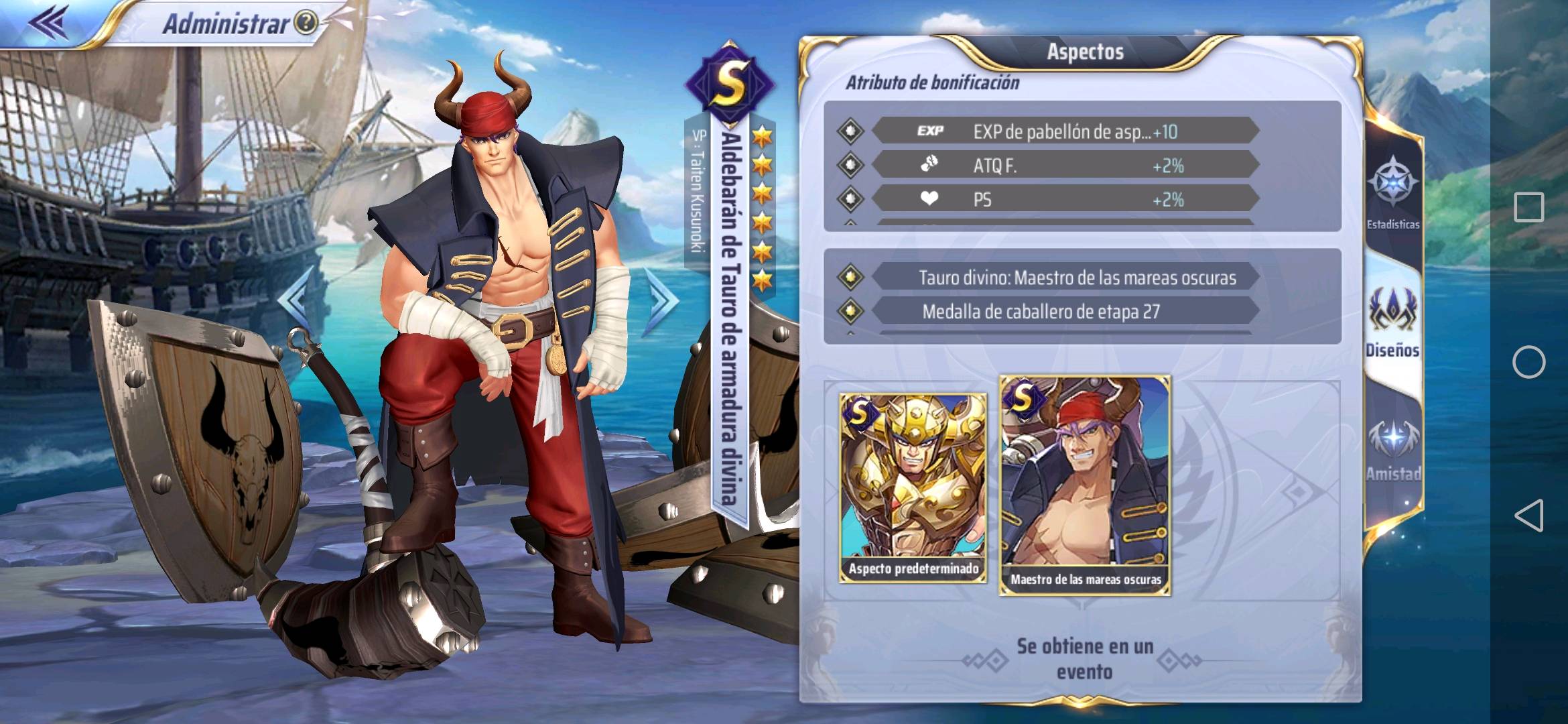Screen dimensions: 1568x724
Task: Click the Medalla de caballero de etapa 27 row
Action: tap(1065, 311)
